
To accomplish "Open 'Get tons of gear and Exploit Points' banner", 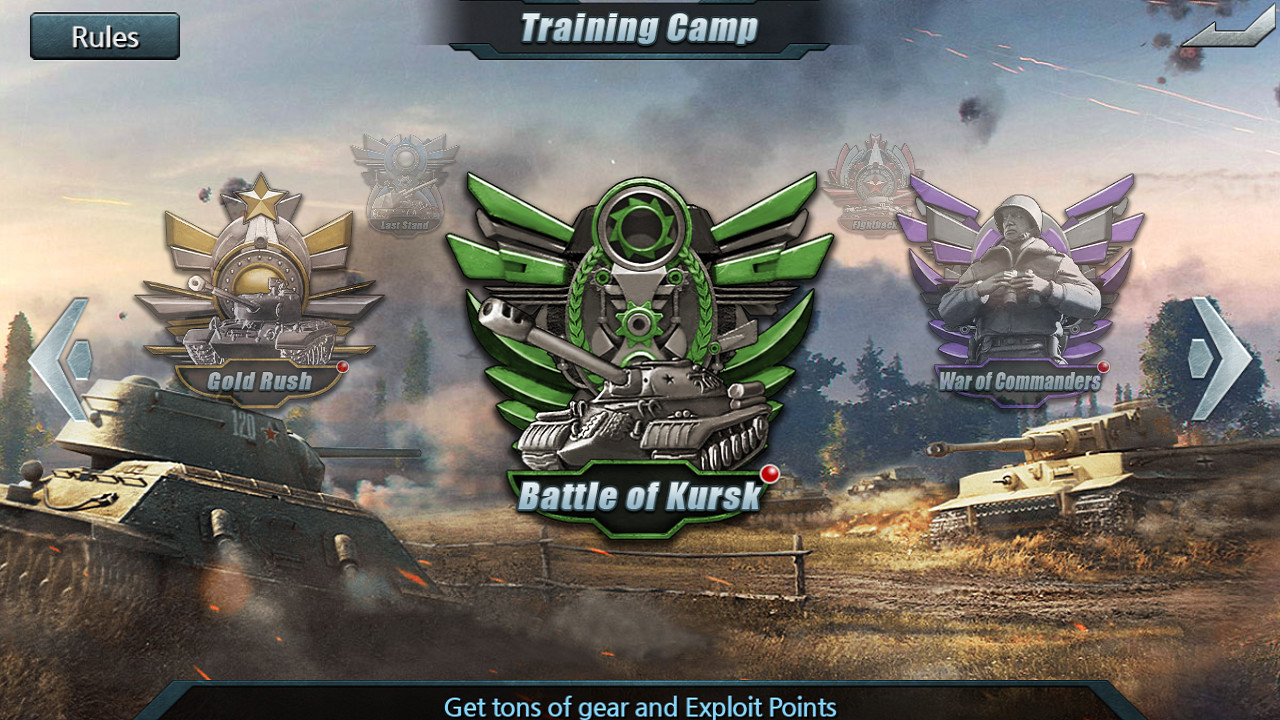I will point(640,705).
